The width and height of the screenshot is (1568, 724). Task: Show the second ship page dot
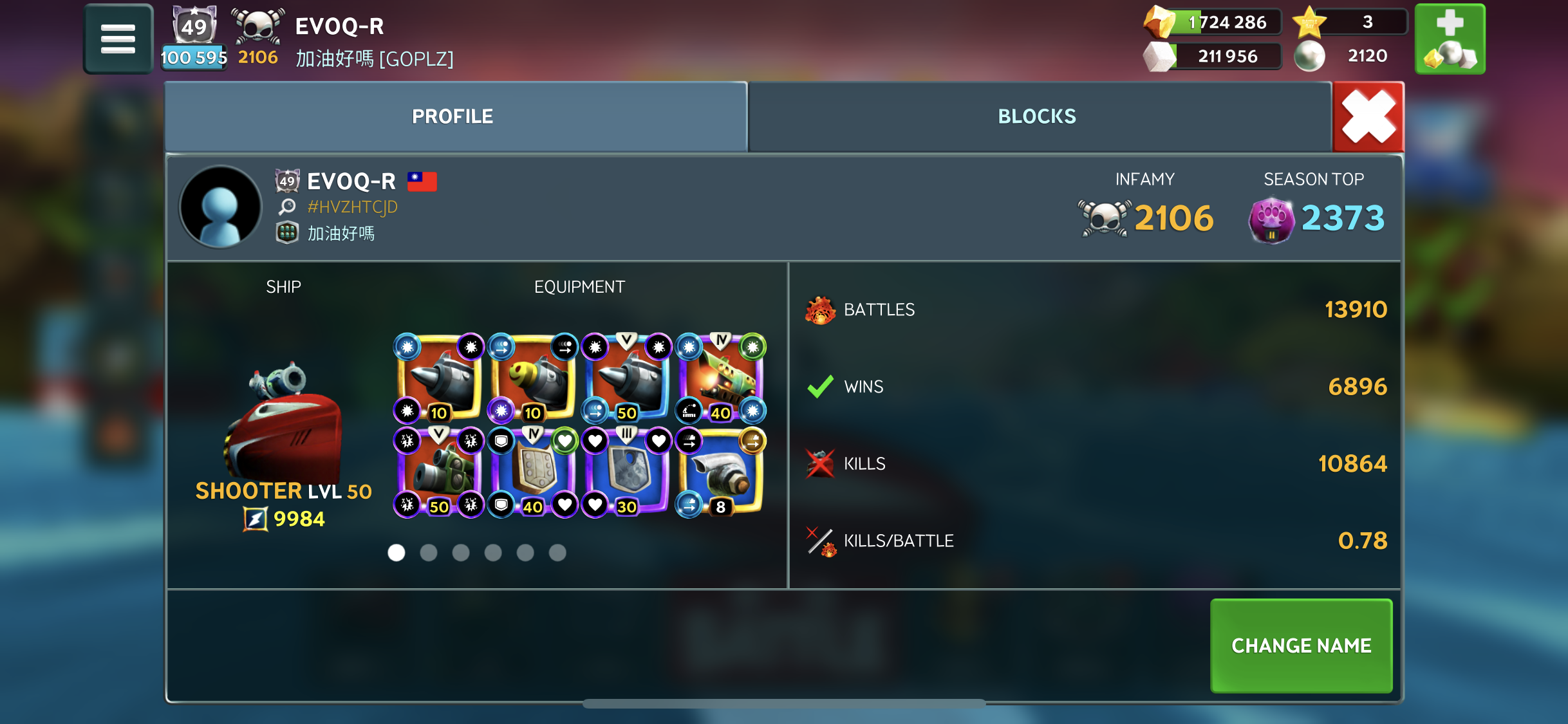pyautogui.click(x=429, y=552)
